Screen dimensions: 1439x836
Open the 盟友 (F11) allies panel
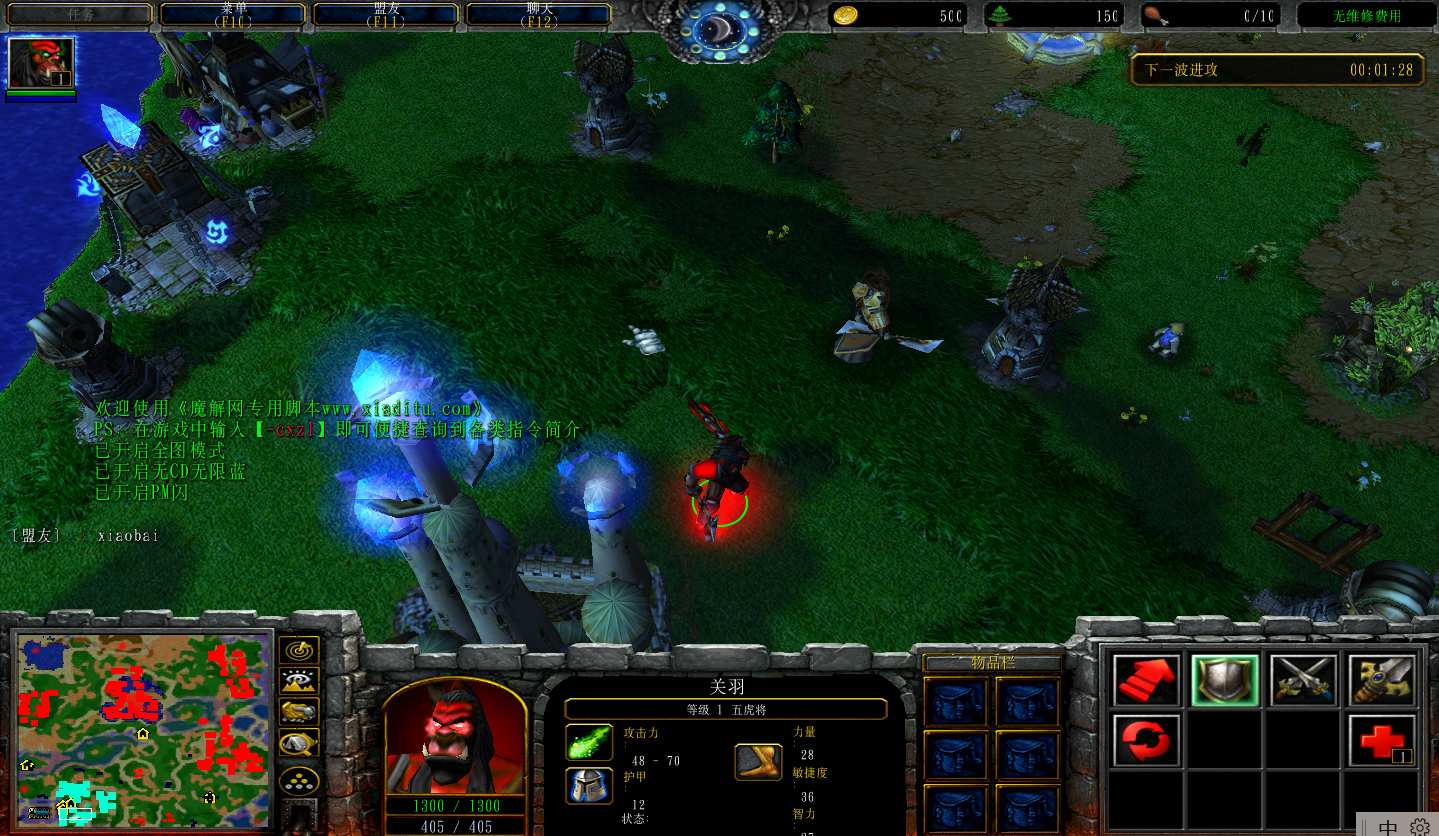[386, 14]
